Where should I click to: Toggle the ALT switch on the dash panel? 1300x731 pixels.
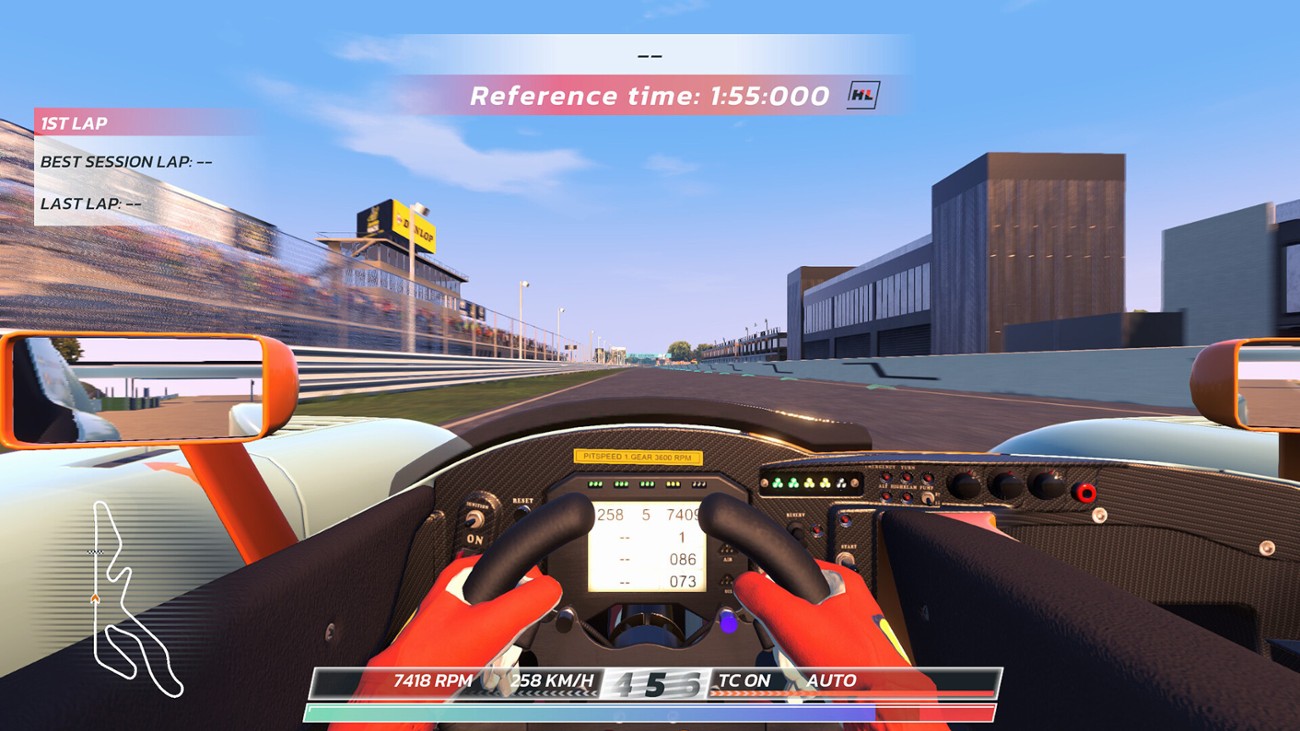(x=886, y=497)
